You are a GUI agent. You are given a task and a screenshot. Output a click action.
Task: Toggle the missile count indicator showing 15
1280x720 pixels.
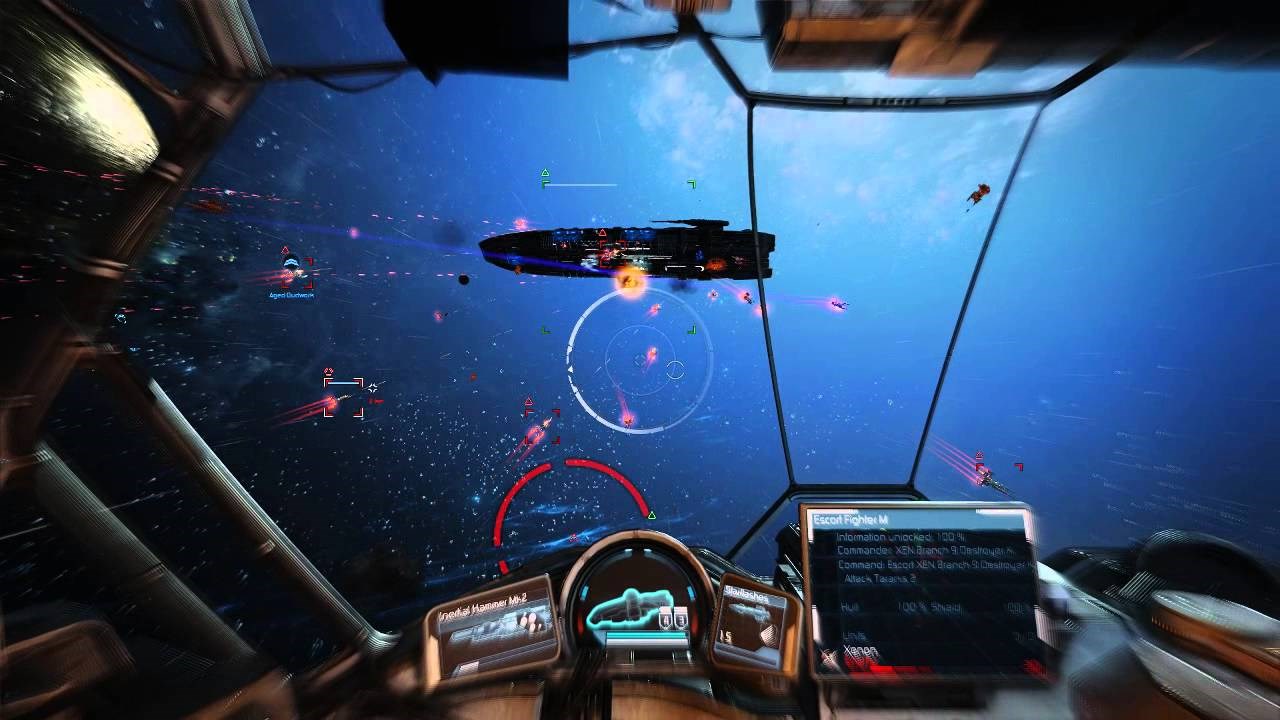(x=726, y=637)
